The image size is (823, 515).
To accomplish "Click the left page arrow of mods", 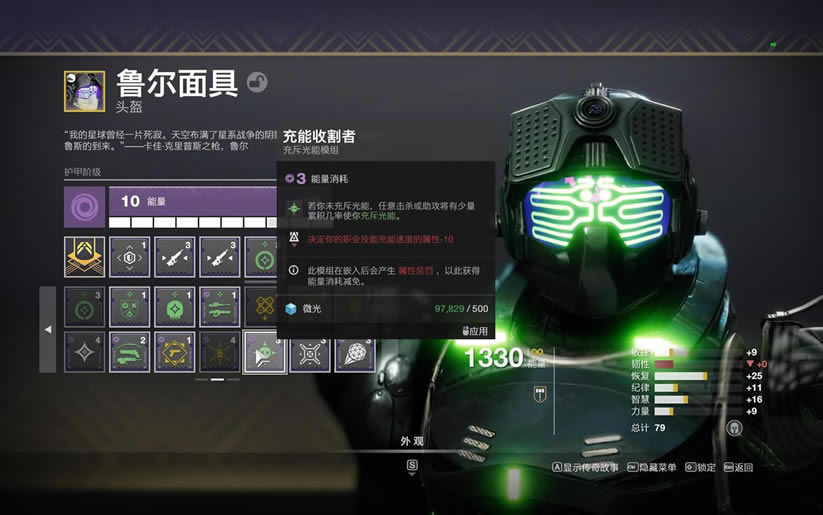I will (48, 329).
